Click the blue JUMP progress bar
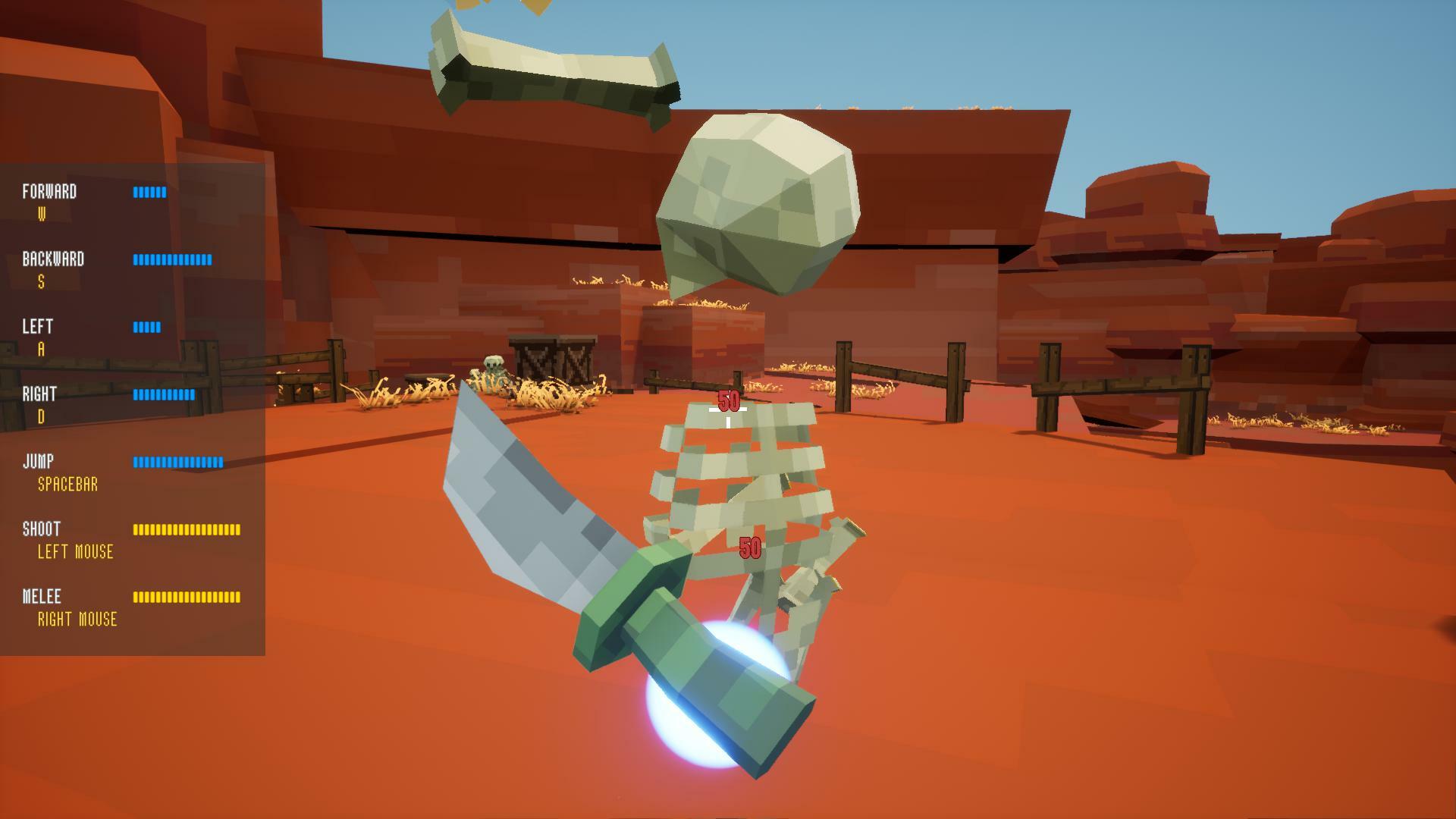This screenshot has width=1456, height=819. (x=178, y=461)
